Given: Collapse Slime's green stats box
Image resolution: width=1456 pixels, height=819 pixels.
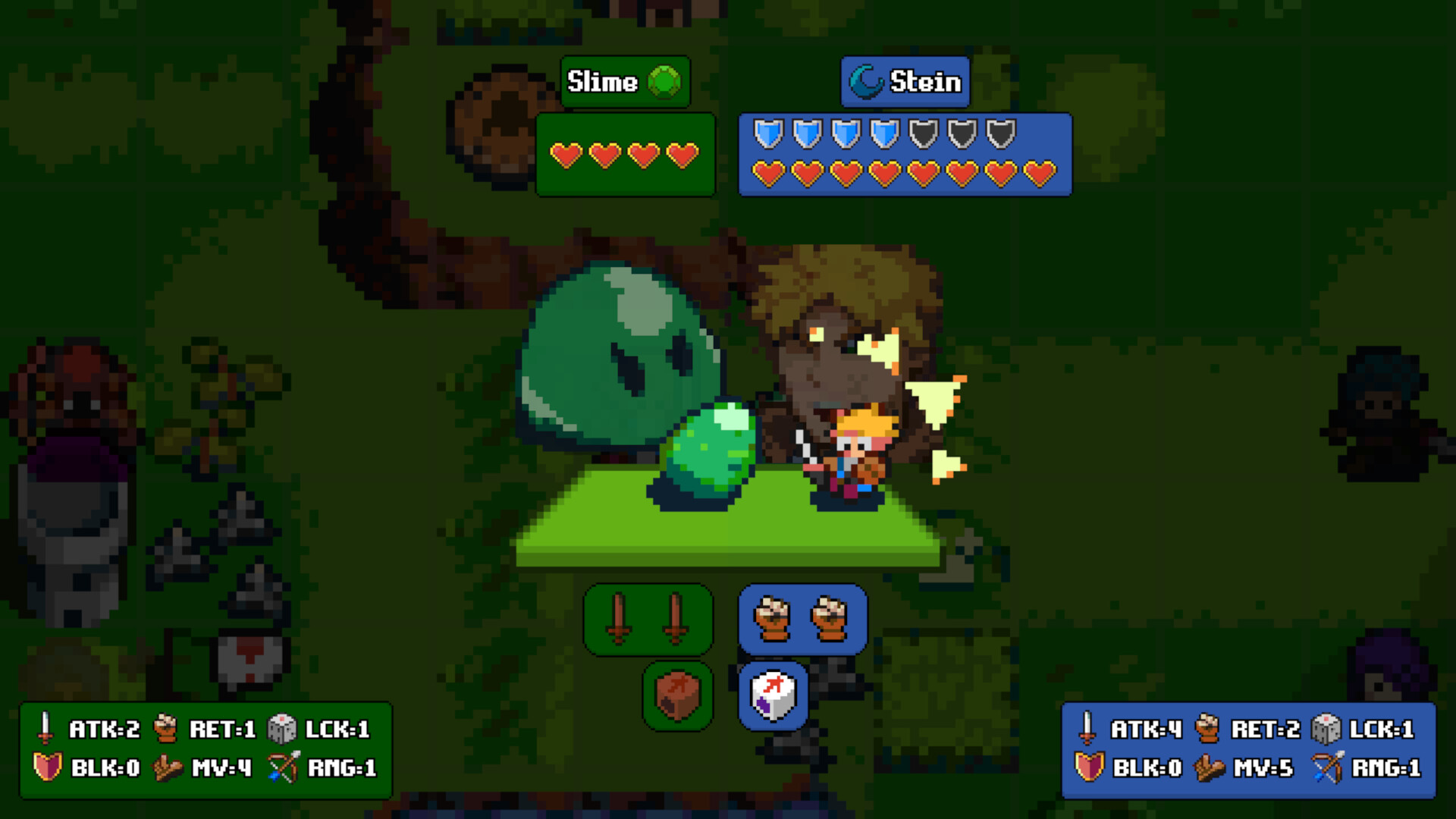Looking at the screenshot, I should click(625, 154).
